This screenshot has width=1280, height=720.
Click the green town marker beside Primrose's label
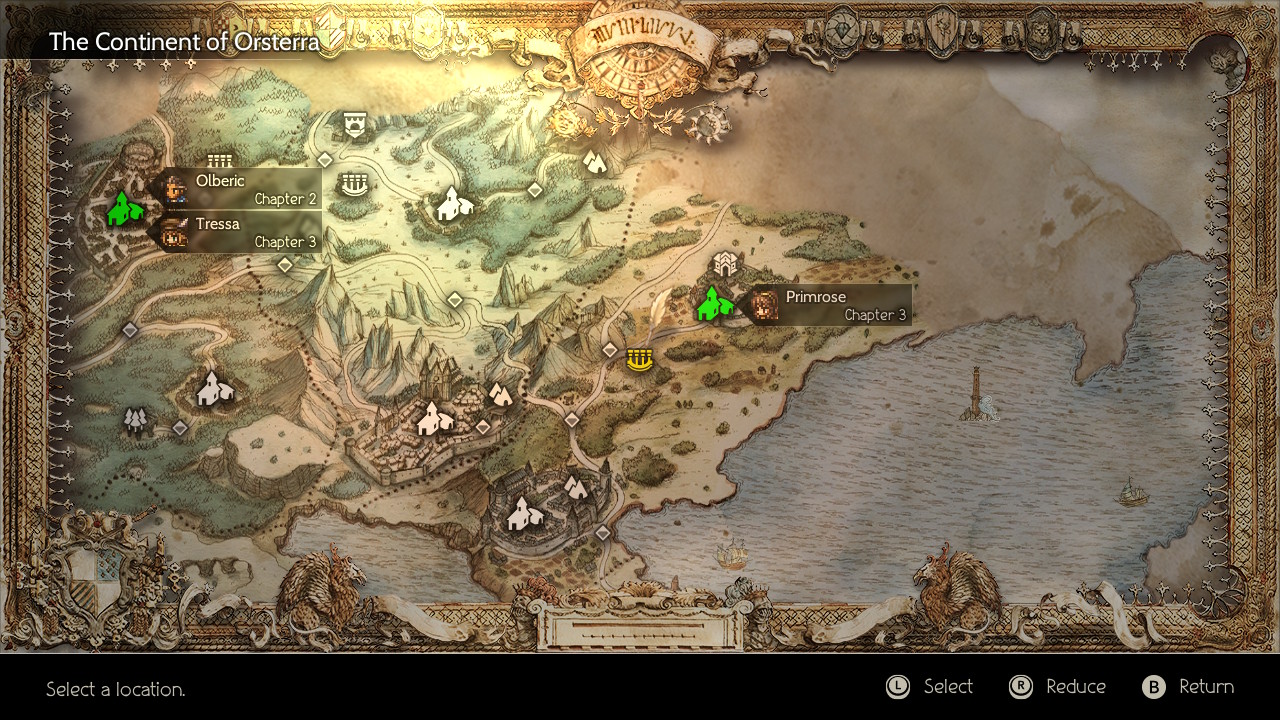[714, 304]
